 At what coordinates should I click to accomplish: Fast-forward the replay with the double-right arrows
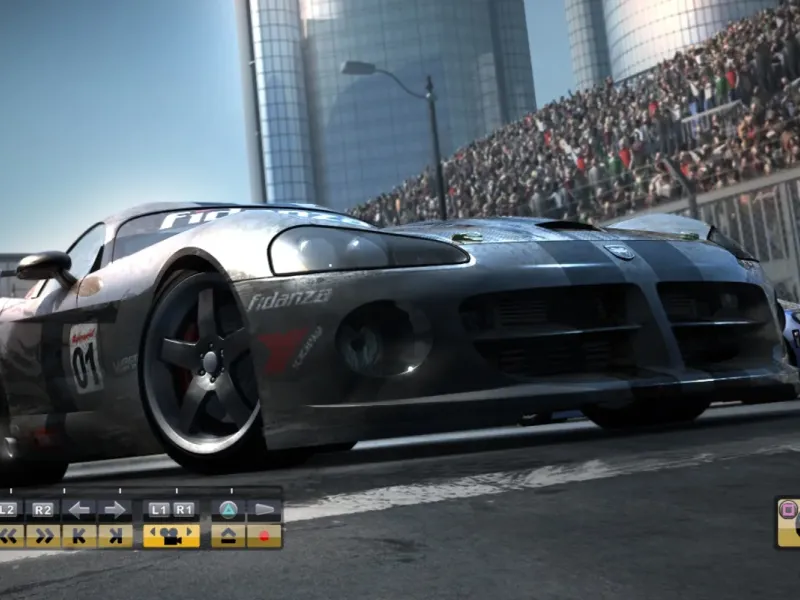click(x=43, y=536)
